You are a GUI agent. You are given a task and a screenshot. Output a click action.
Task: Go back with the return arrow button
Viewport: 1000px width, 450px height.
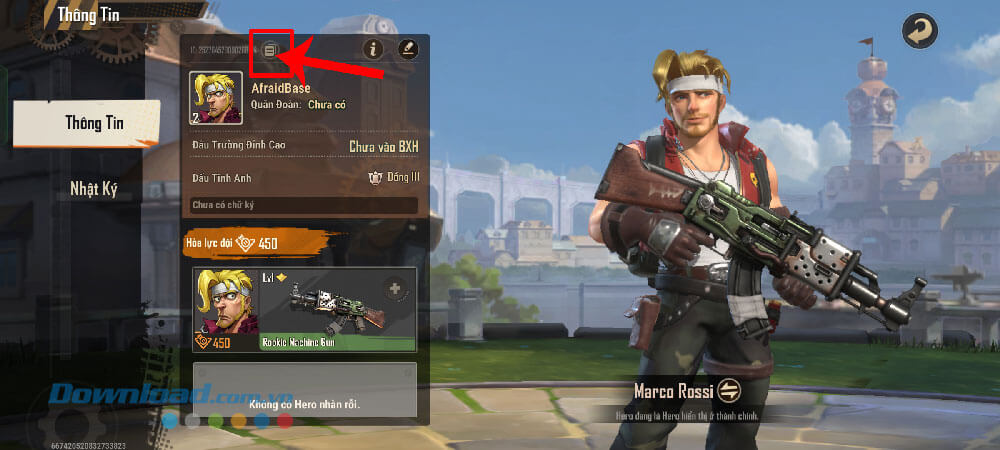(x=918, y=30)
